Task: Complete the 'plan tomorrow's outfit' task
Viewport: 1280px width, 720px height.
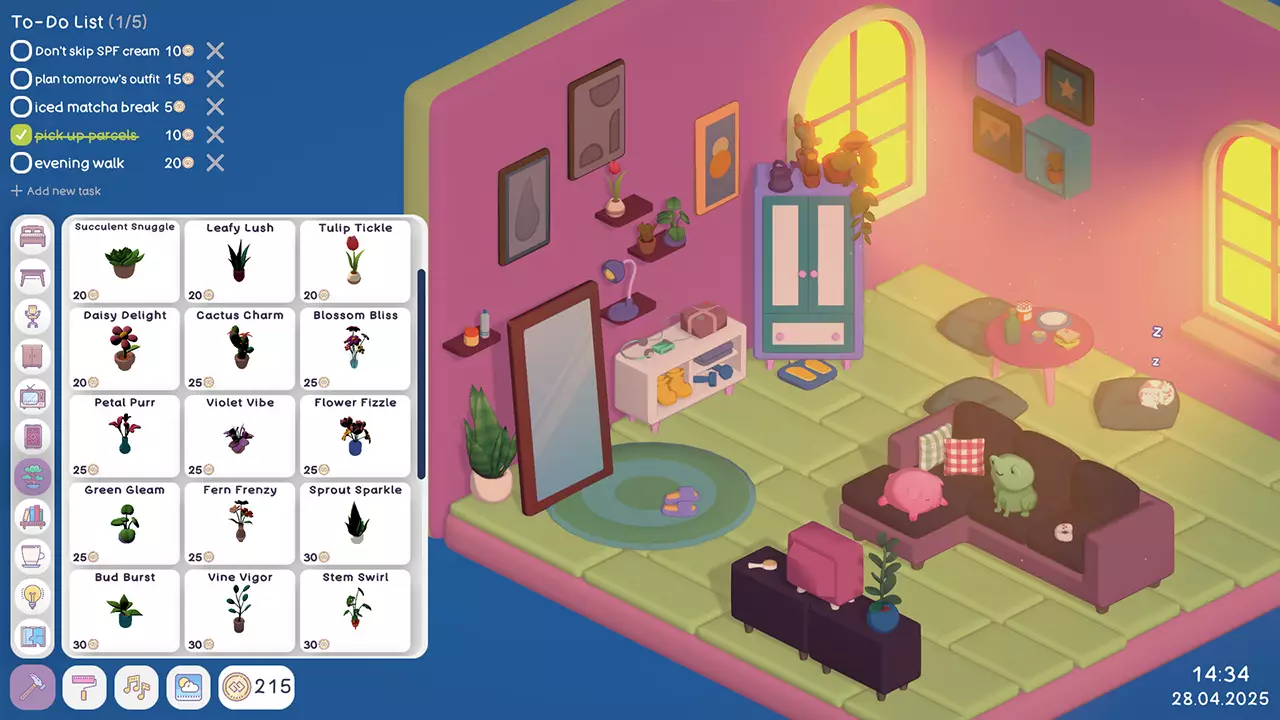Action: click(21, 79)
